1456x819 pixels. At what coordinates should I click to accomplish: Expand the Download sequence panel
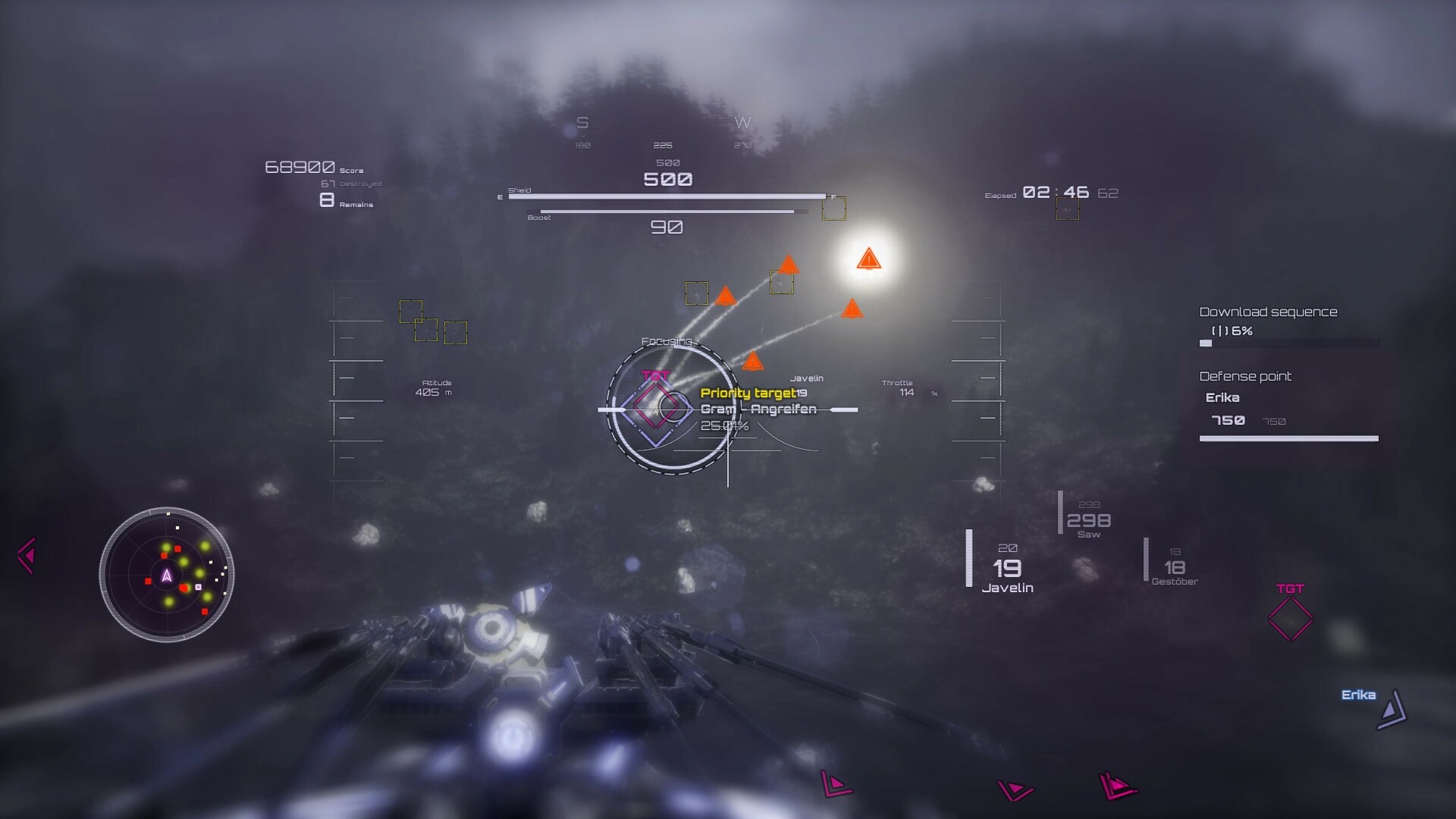pyautogui.click(x=1267, y=311)
